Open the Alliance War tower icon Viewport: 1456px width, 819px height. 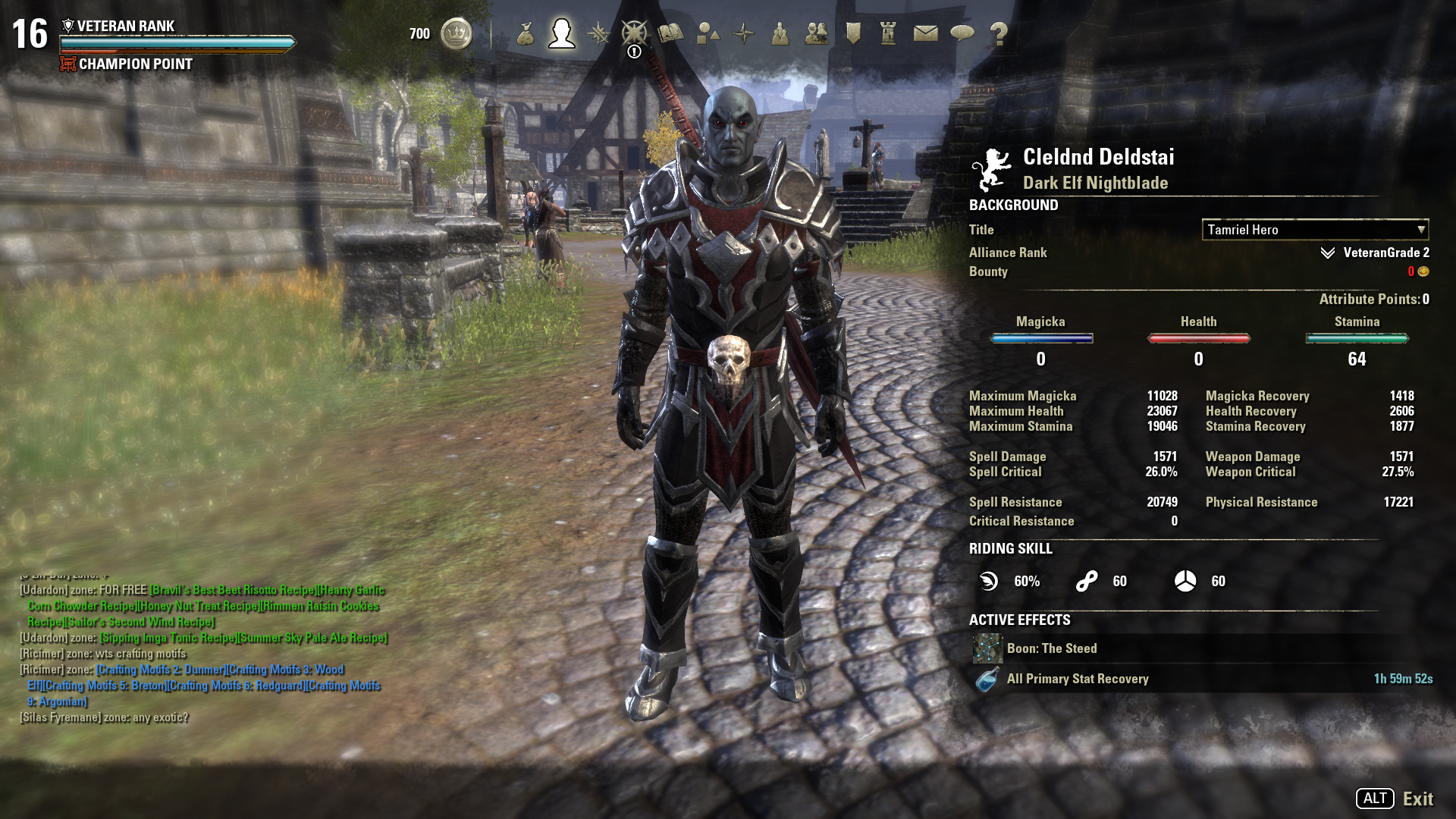889,33
